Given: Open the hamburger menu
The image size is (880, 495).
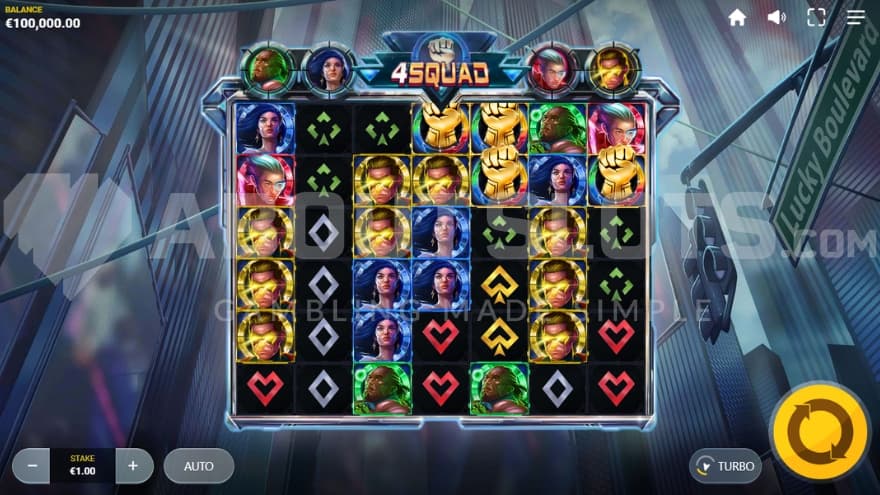Looking at the screenshot, I should 856,17.
